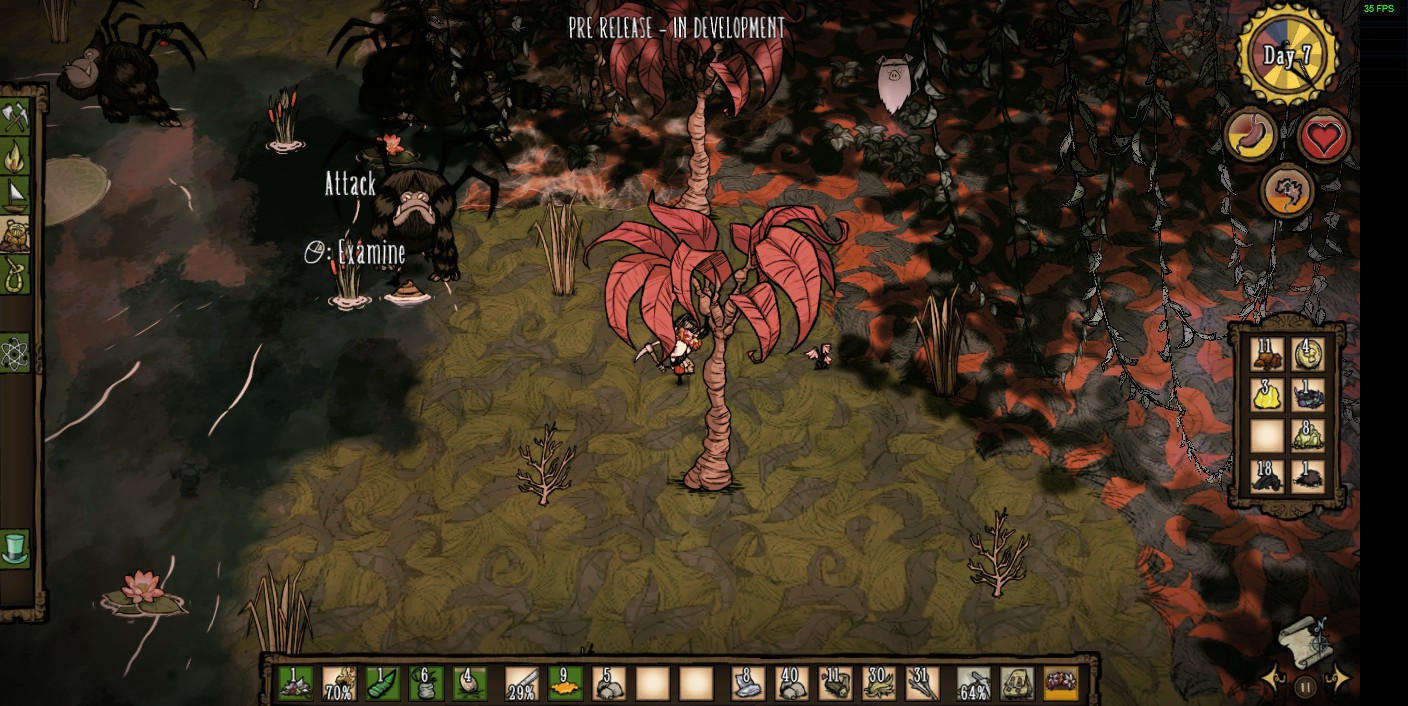Select the stack of 40 rocks
Viewport: 1408px width, 706px height.
(790, 684)
